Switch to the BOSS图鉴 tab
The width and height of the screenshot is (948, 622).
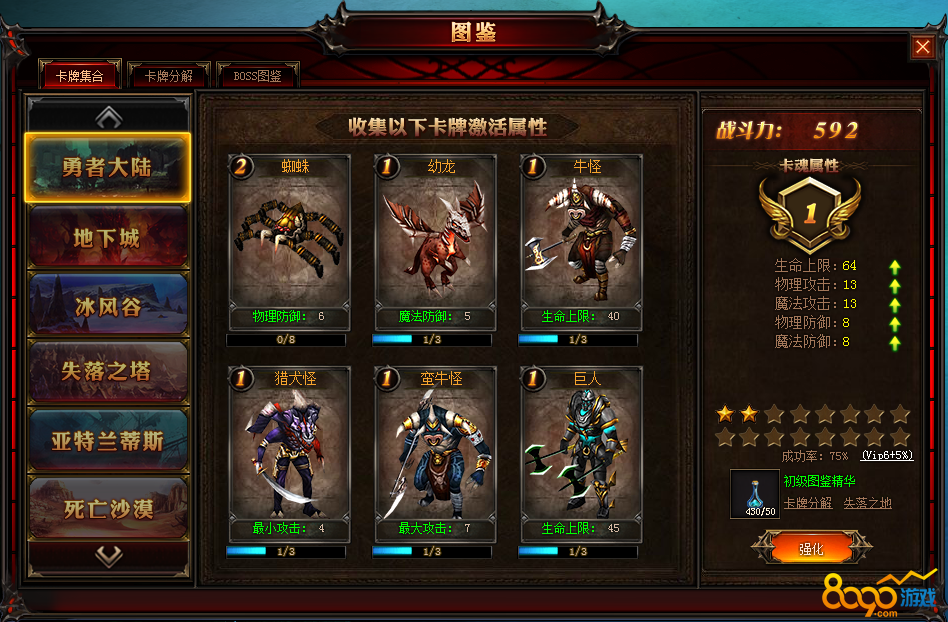click(257, 75)
